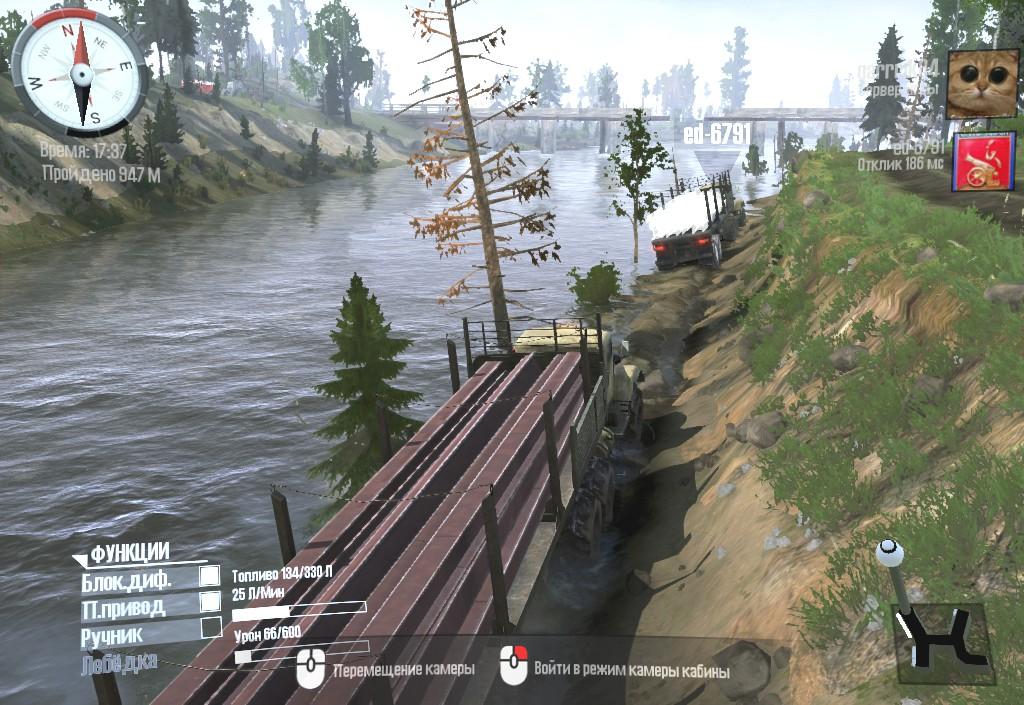Screen dimensions: 1024x705
Task: Select the Лебёдка winch function
Action: pos(115,662)
